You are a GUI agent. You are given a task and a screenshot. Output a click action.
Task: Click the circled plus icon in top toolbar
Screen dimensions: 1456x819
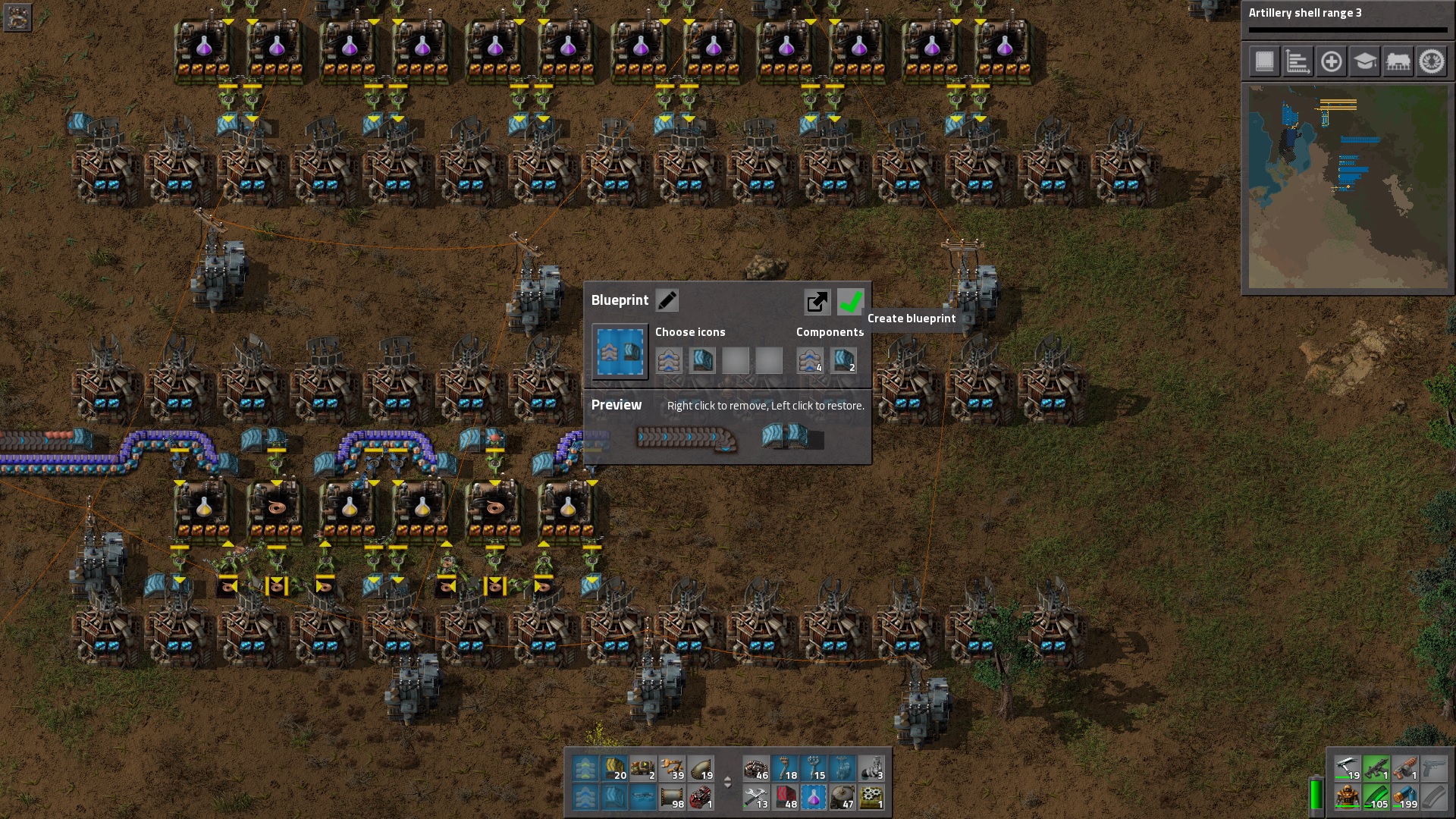pos(1332,62)
